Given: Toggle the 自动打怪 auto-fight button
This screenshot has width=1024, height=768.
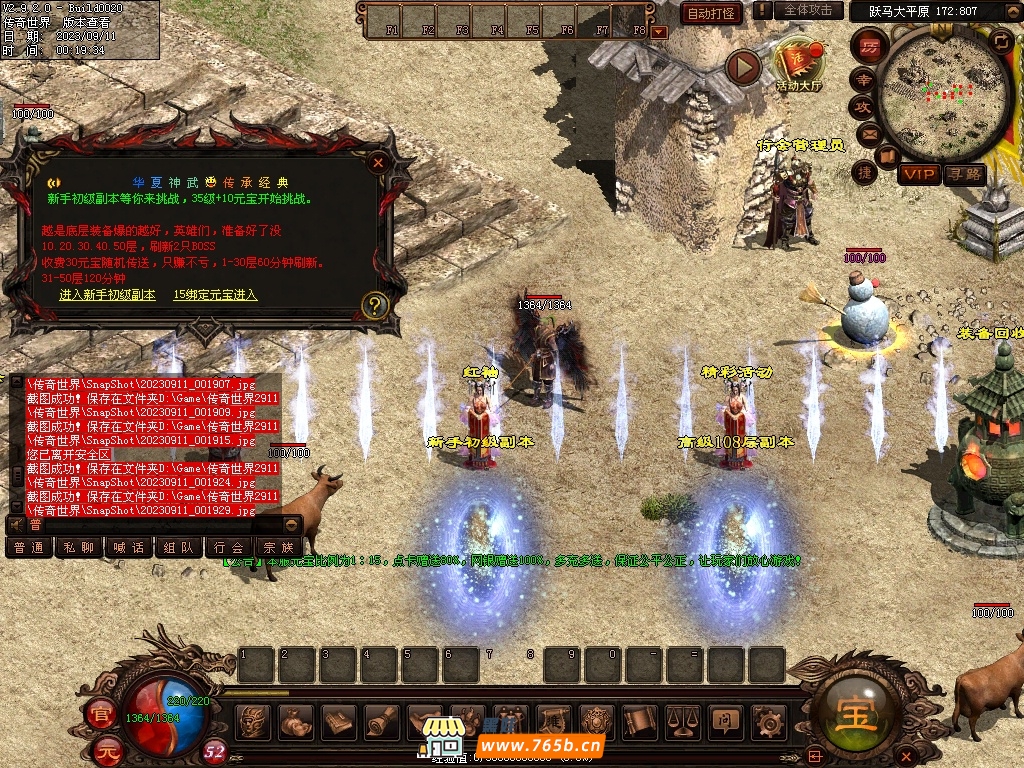Looking at the screenshot, I should click(x=711, y=13).
